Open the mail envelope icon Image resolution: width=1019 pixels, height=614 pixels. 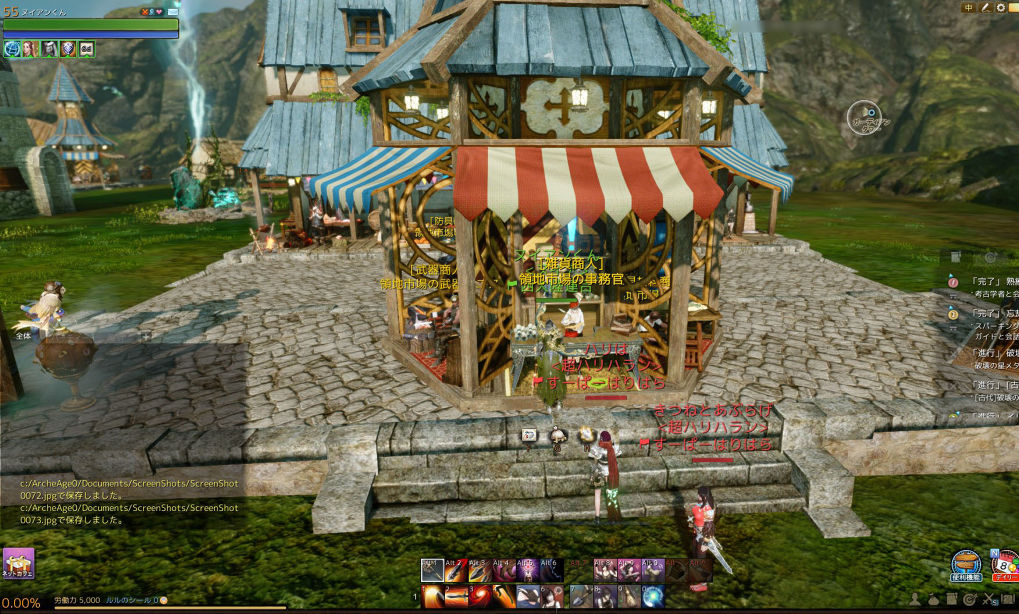pos(175,11)
